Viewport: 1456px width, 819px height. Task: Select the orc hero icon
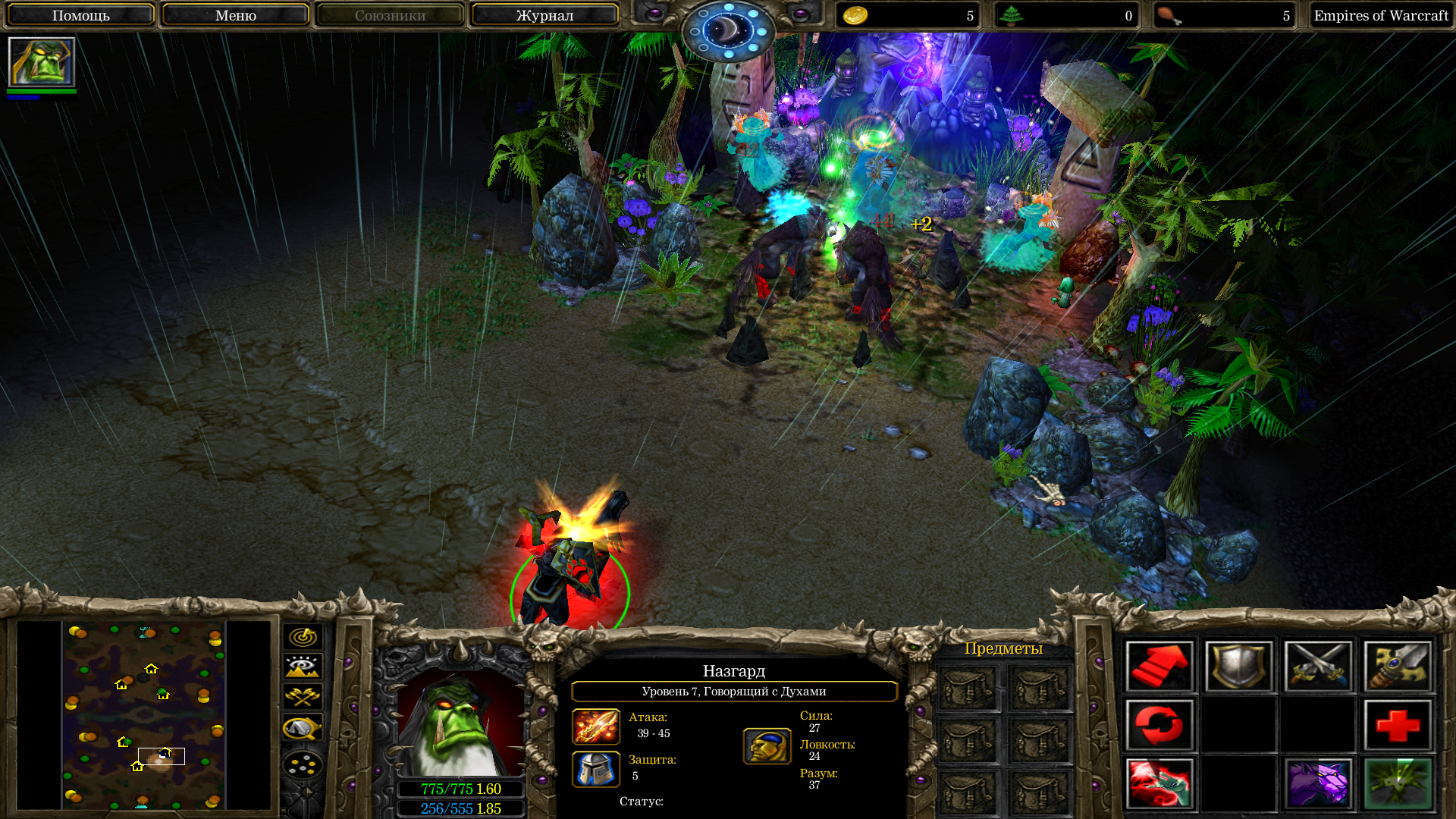tap(42, 62)
